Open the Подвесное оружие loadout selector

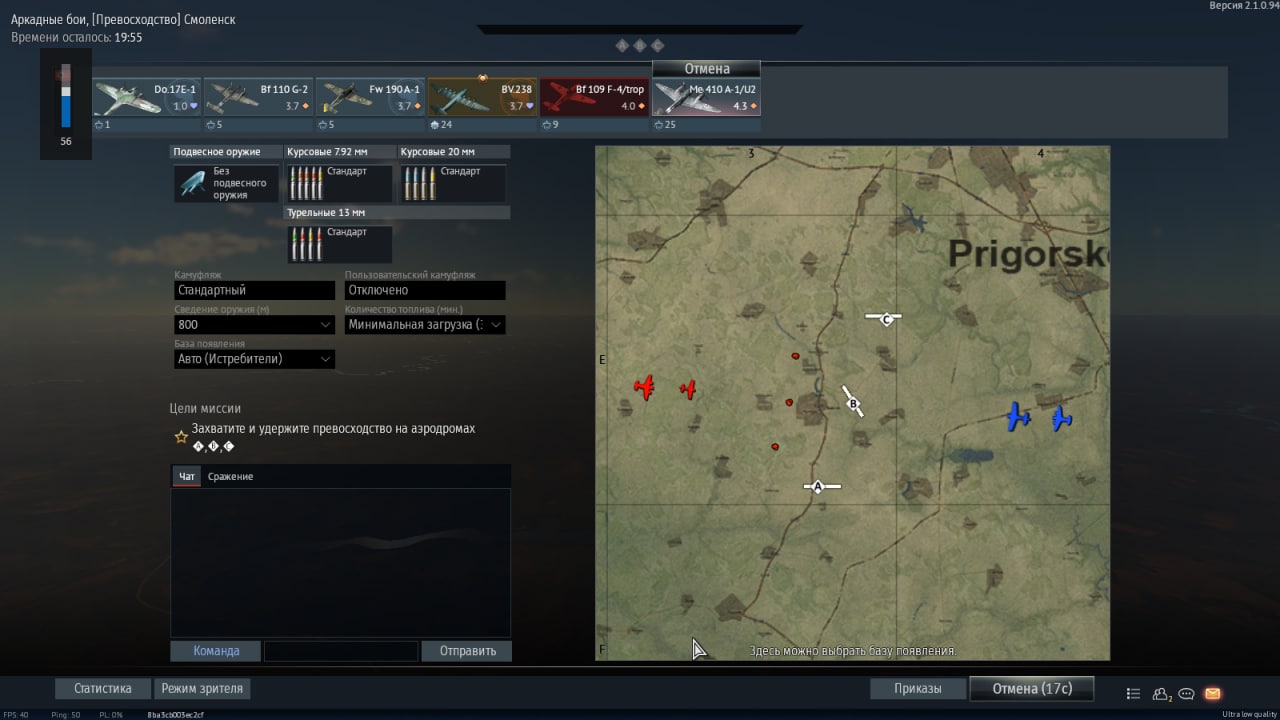pyautogui.click(x=226, y=184)
